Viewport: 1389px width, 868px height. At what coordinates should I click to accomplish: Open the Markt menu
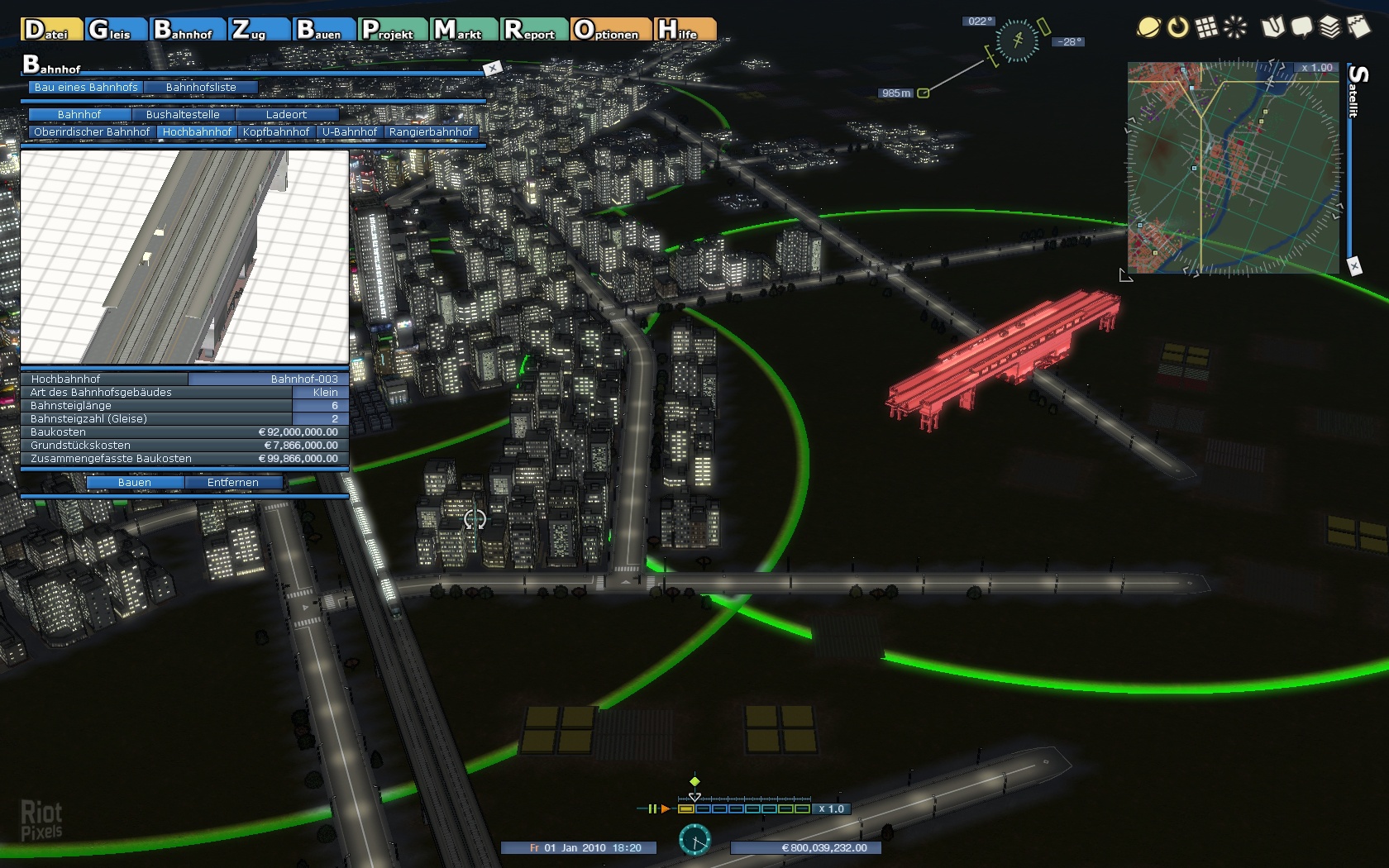(x=463, y=30)
